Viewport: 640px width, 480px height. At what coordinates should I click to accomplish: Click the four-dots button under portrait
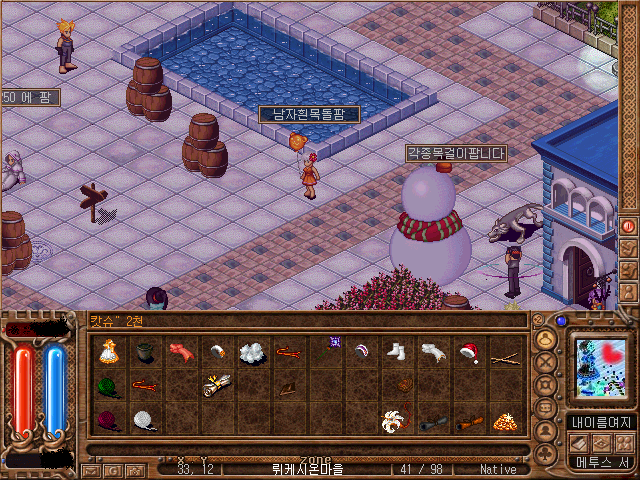coord(625,443)
